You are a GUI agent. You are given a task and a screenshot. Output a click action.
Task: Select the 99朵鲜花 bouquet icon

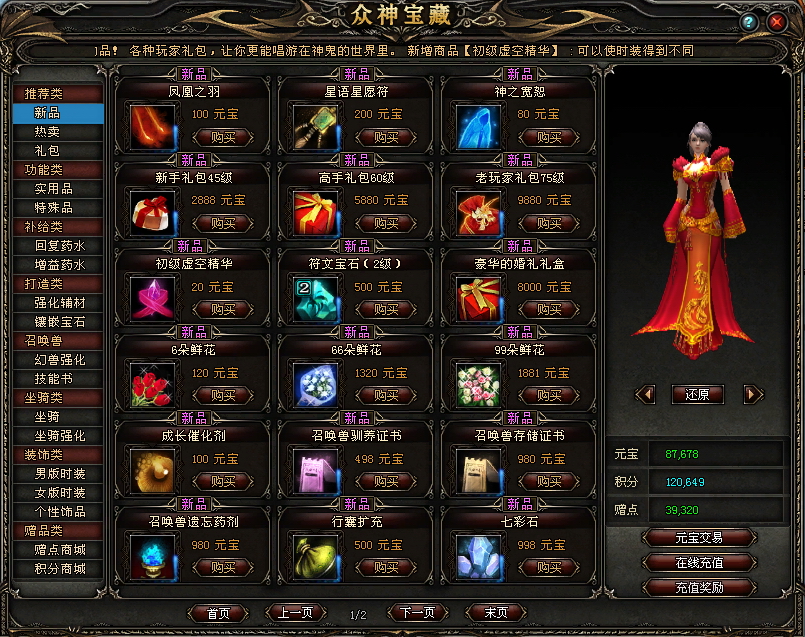tap(478, 384)
